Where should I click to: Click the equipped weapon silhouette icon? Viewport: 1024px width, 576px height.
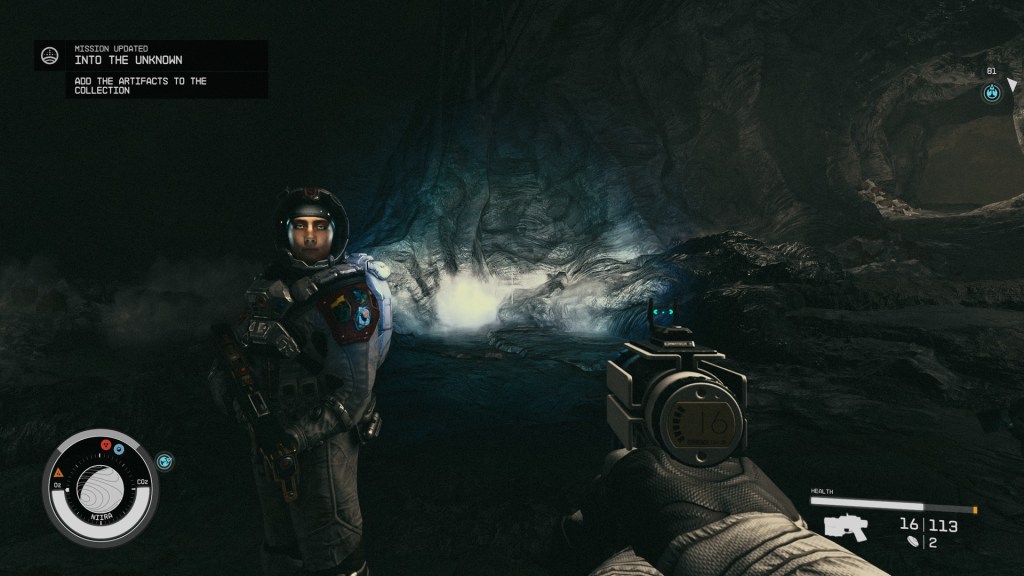click(x=845, y=526)
